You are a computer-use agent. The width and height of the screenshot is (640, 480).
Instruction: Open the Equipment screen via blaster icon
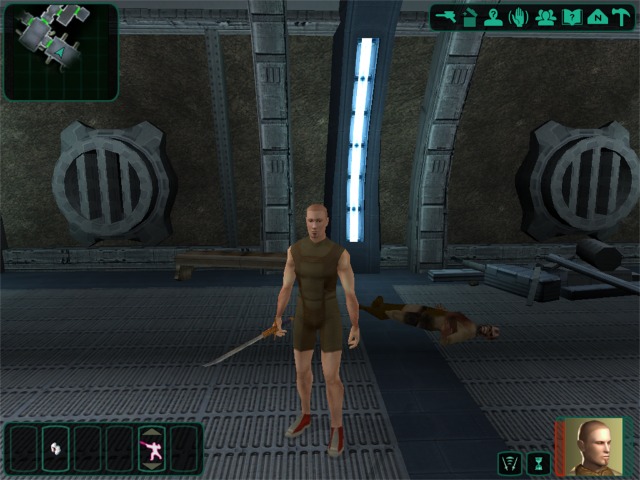446,16
